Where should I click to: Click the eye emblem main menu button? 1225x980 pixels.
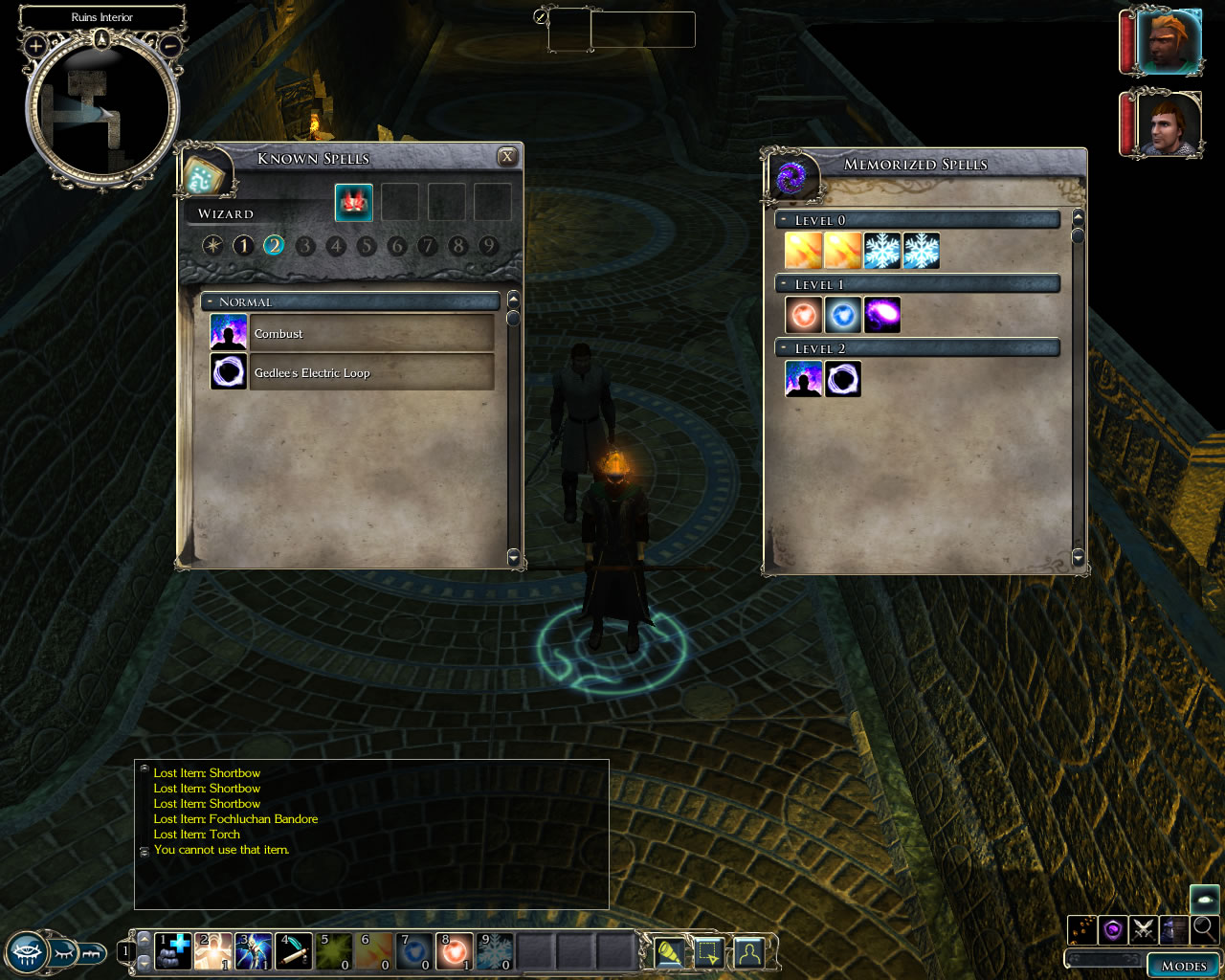pyautogui.click(x=27, y=953)
